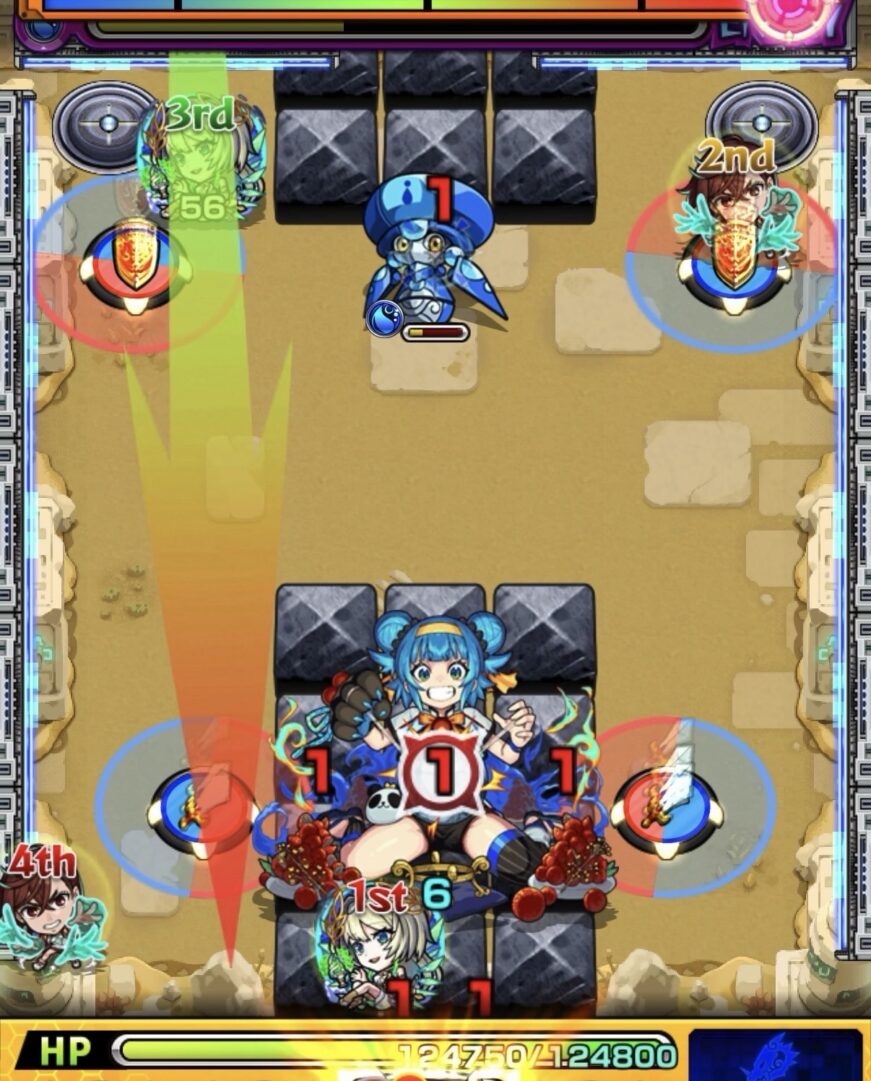Open the blue dragon emblem panel
Viewport: 871px width, 1081px height.
pyautogui.click(x=775, y=1055)
